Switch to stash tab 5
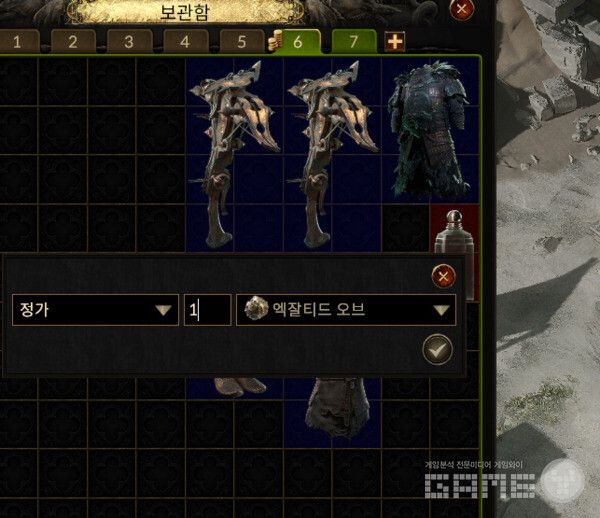This screenshot has height=518, width=600. click(241, 42)
